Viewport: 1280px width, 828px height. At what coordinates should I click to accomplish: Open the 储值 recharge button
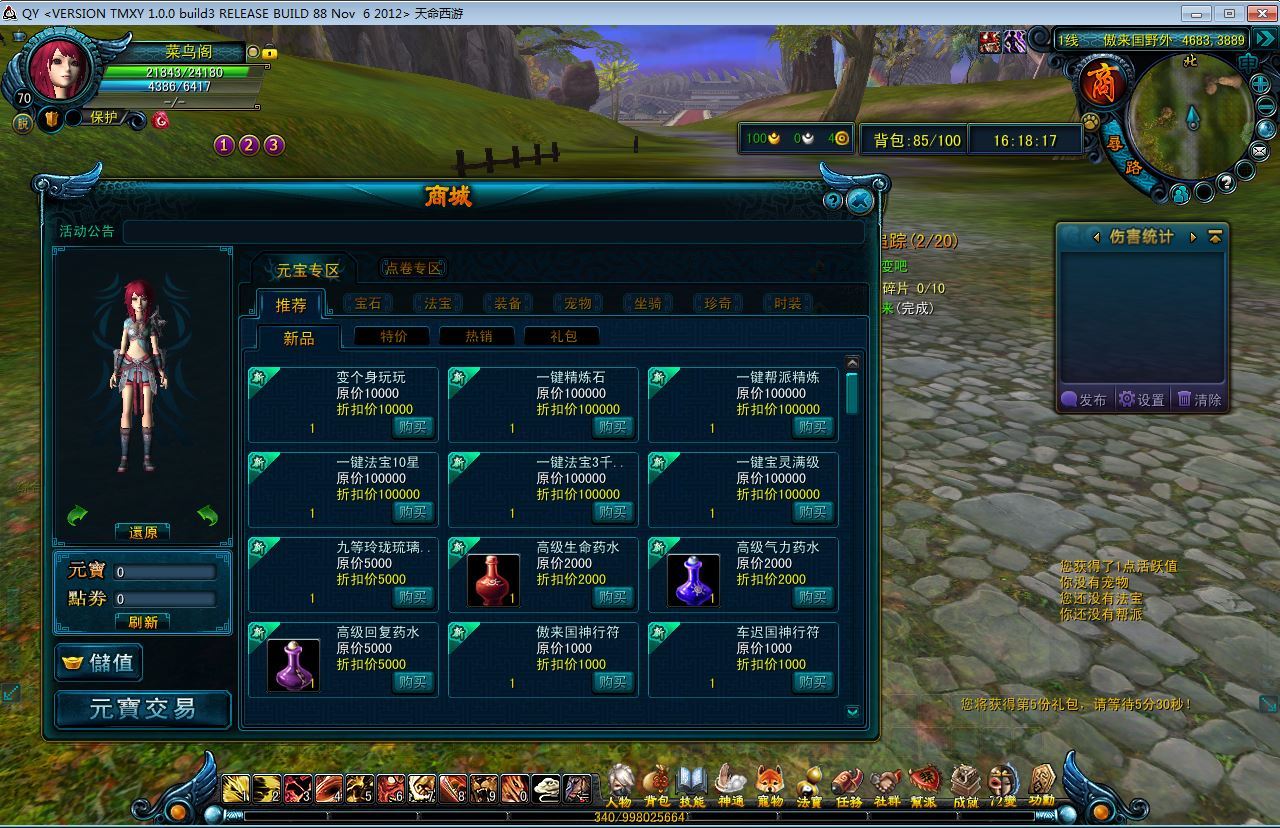(99, 662)
